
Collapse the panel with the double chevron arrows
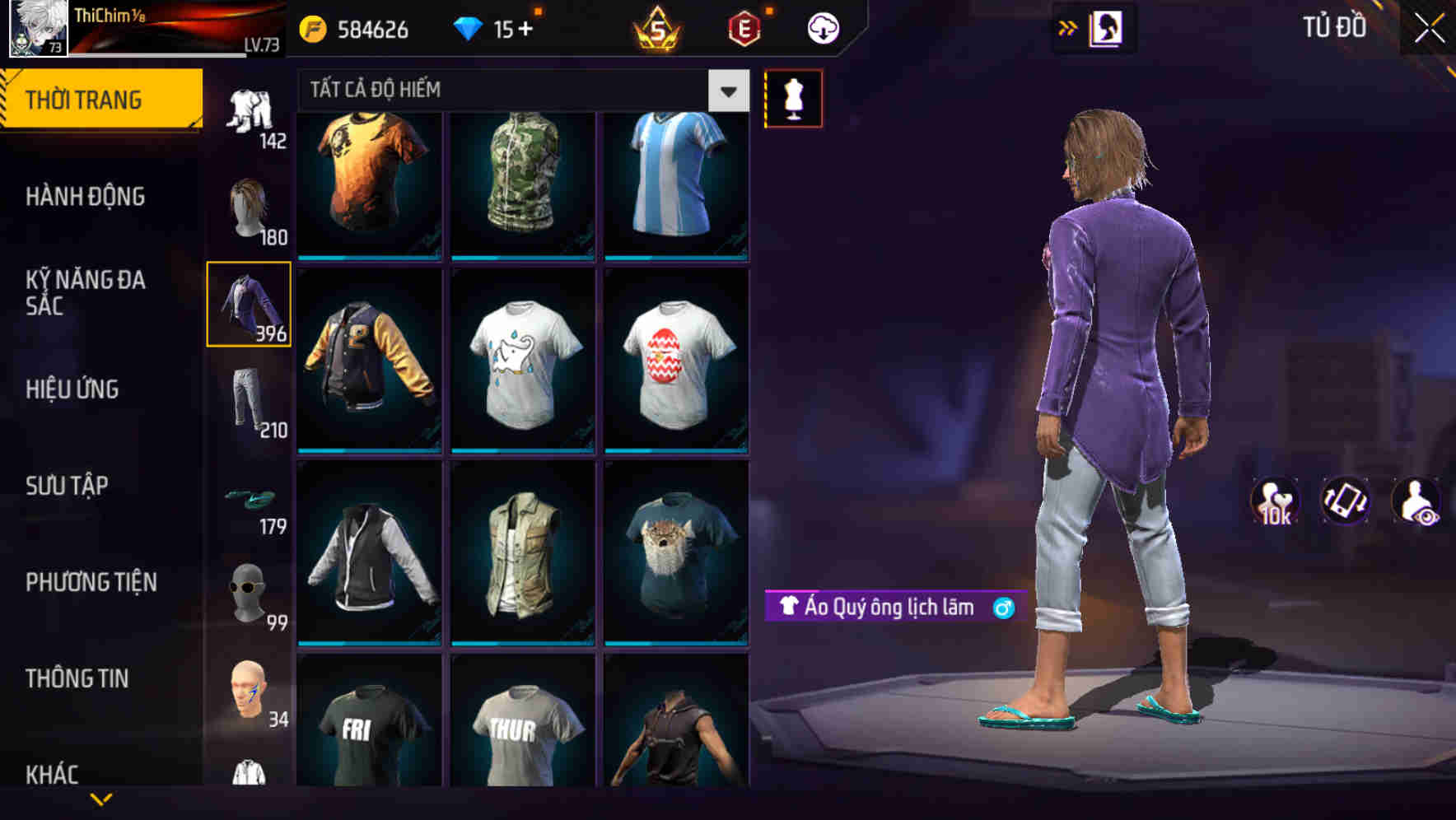(1066, 26)
